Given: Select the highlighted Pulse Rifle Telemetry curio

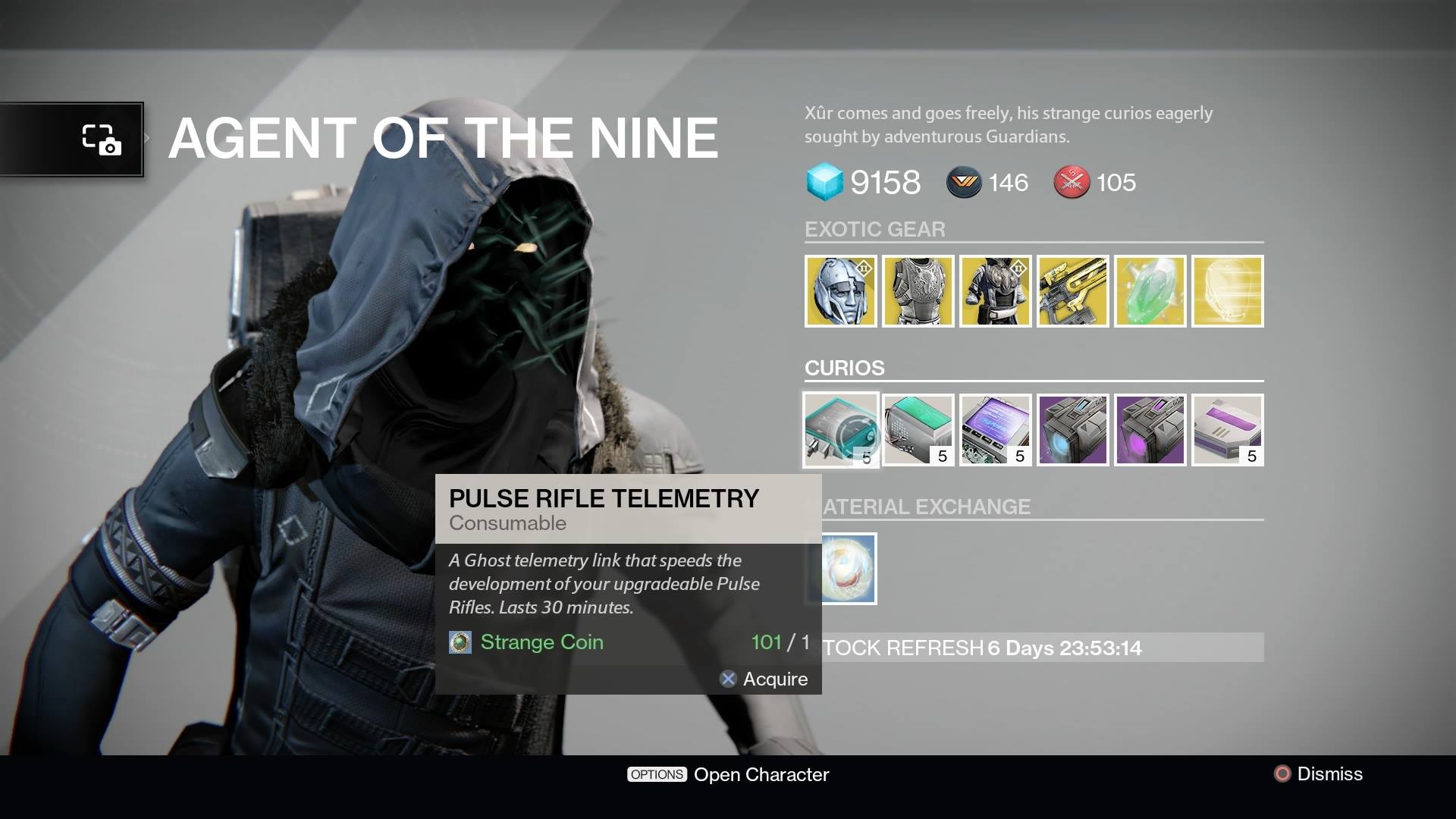Looking at the screenshot, I should (x=841, y=429).
